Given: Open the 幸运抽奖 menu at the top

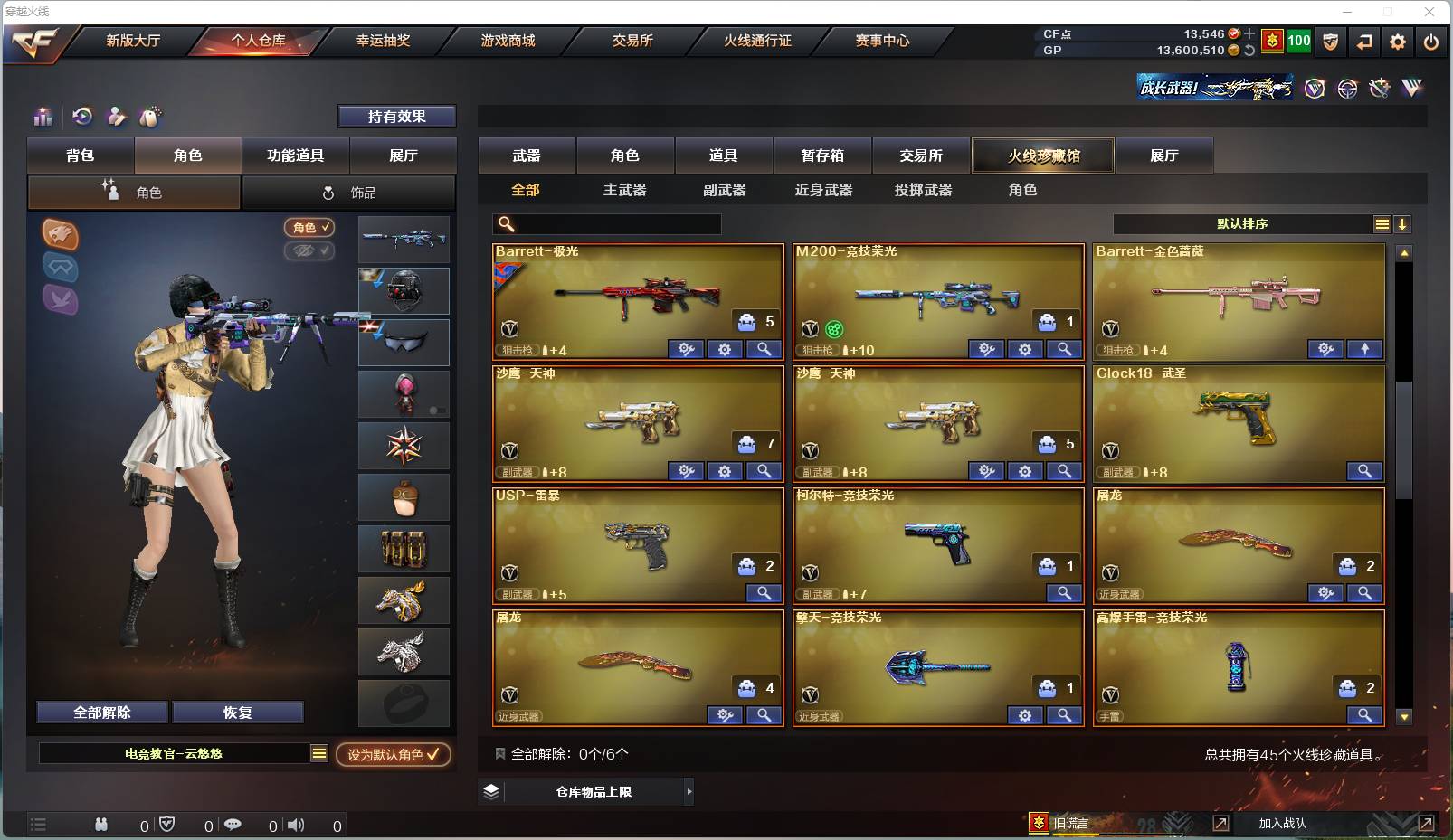Looking at the screenshot, I should 384,41.
